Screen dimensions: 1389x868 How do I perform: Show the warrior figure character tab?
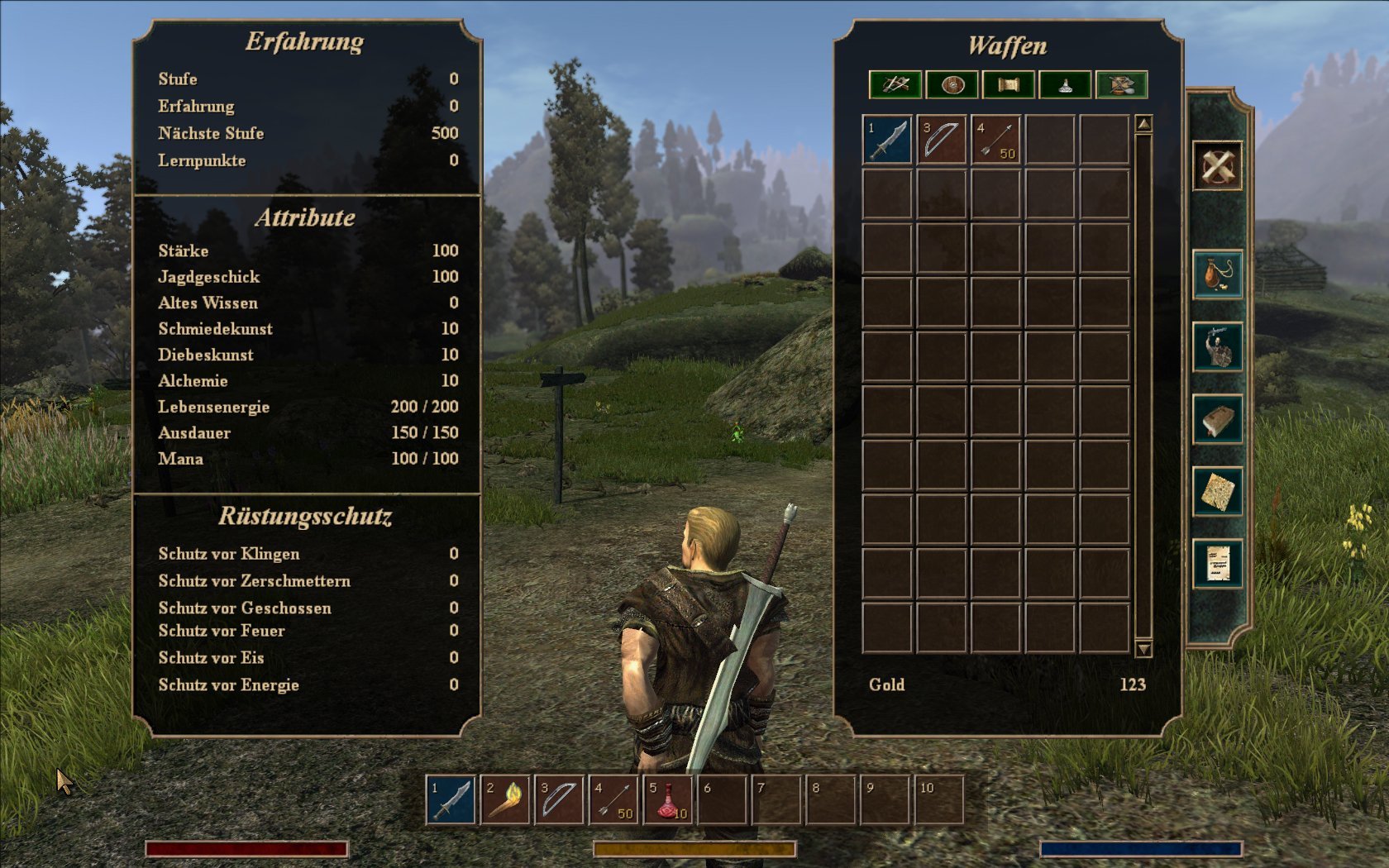(1218, 346)
